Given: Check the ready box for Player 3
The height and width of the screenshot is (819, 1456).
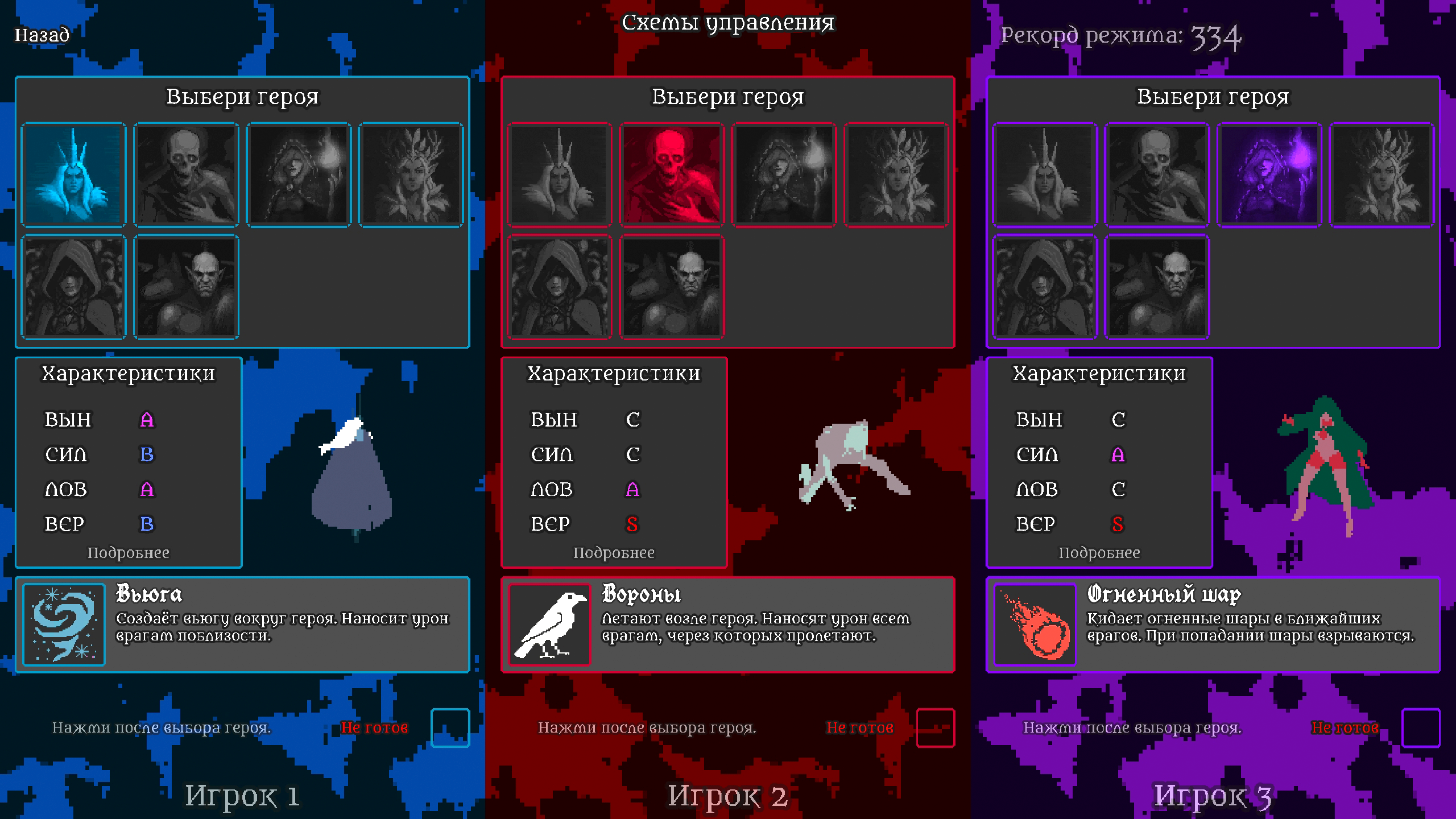Looking at the screenshot, I should (1421, 729).
